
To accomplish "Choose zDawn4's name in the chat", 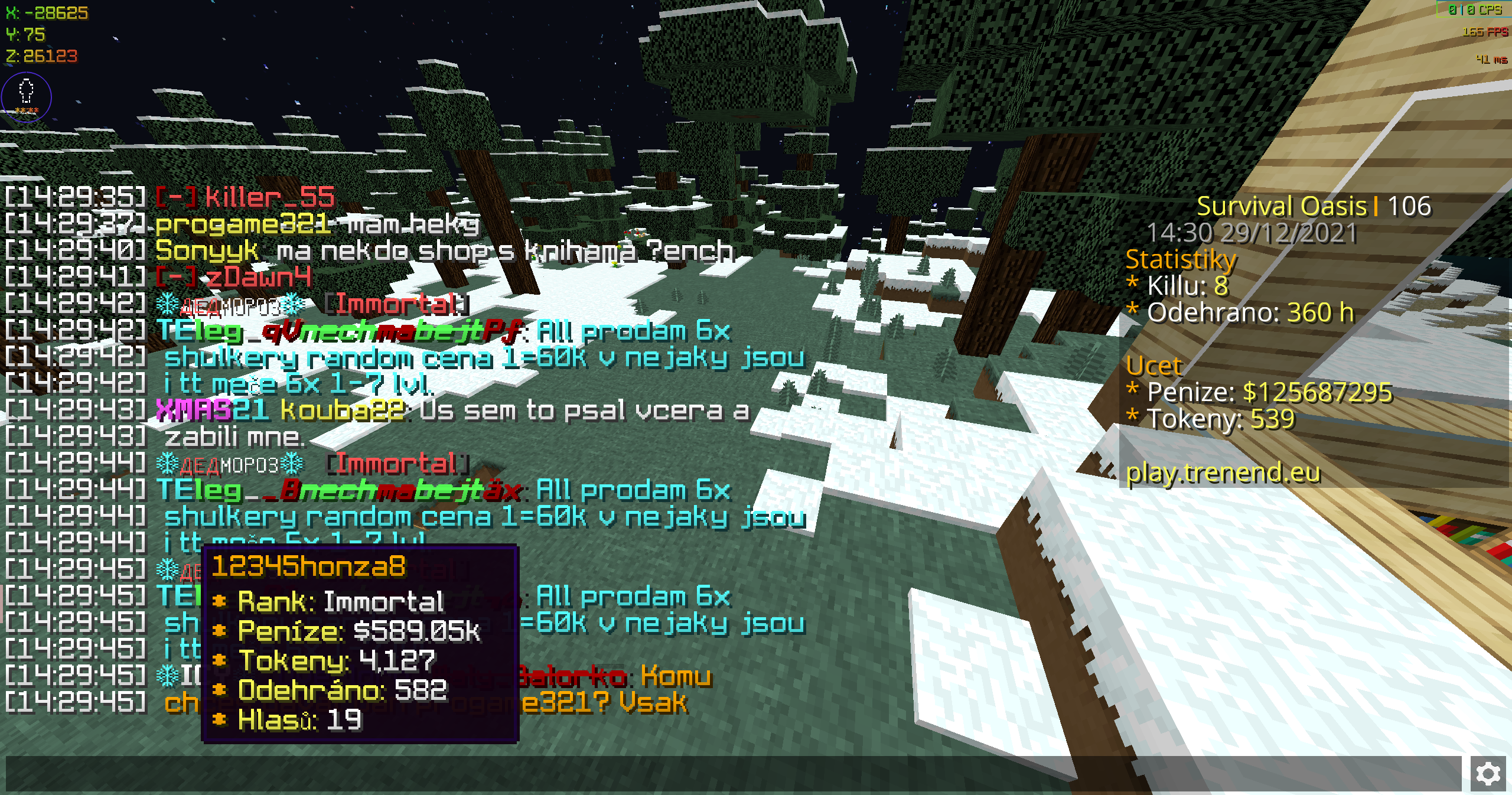I will click(x=258, y=277).
